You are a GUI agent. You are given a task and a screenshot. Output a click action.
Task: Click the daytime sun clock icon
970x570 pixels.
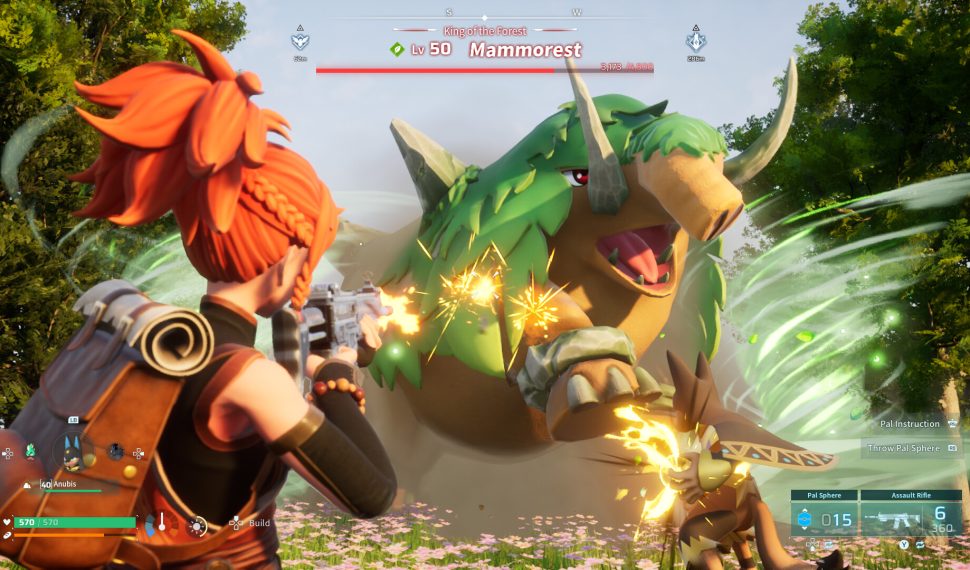198,525
